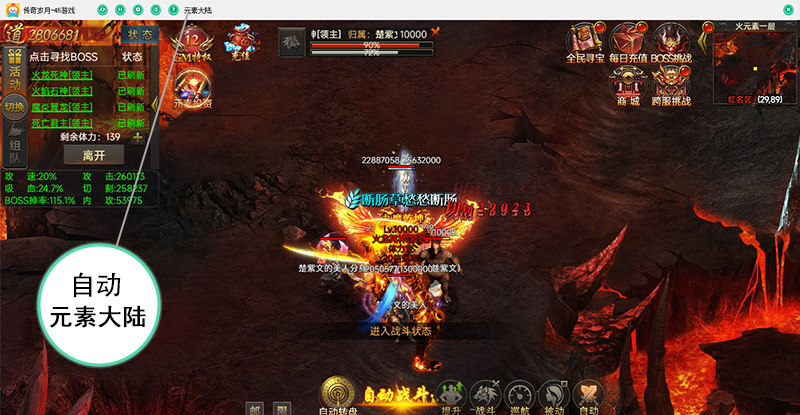Screen dimensions: 800x415
Task: Click the round 切换 (Switch) button
Action: (x=14, y=107)
